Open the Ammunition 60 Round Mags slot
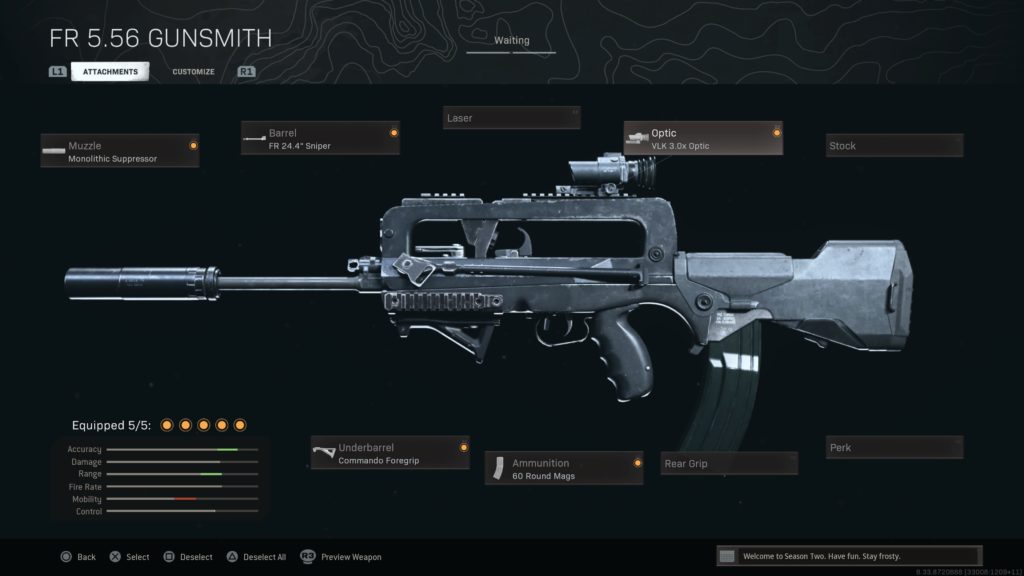The image size is (1024, 576). [564, 468]
